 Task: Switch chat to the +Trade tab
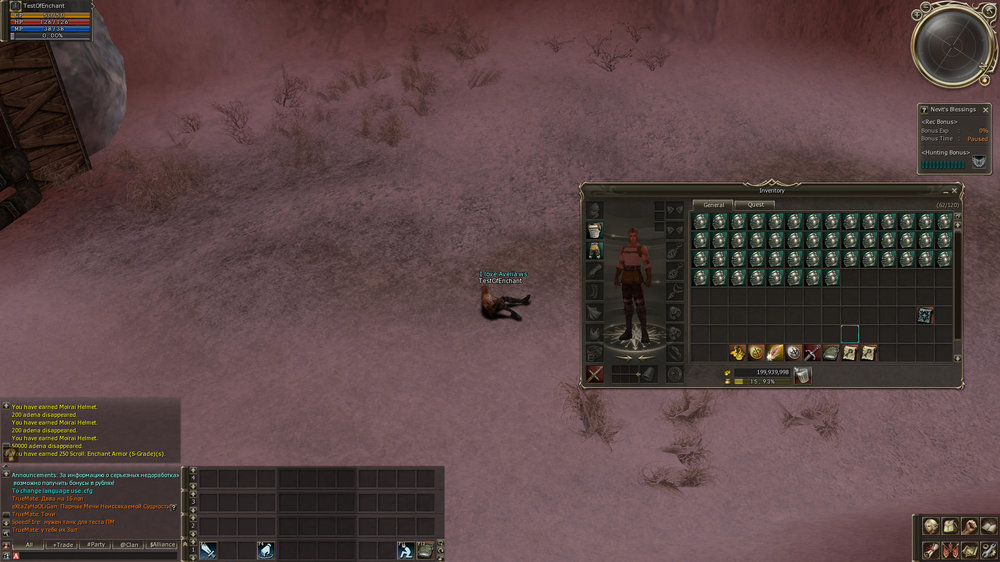pos(63,544)
